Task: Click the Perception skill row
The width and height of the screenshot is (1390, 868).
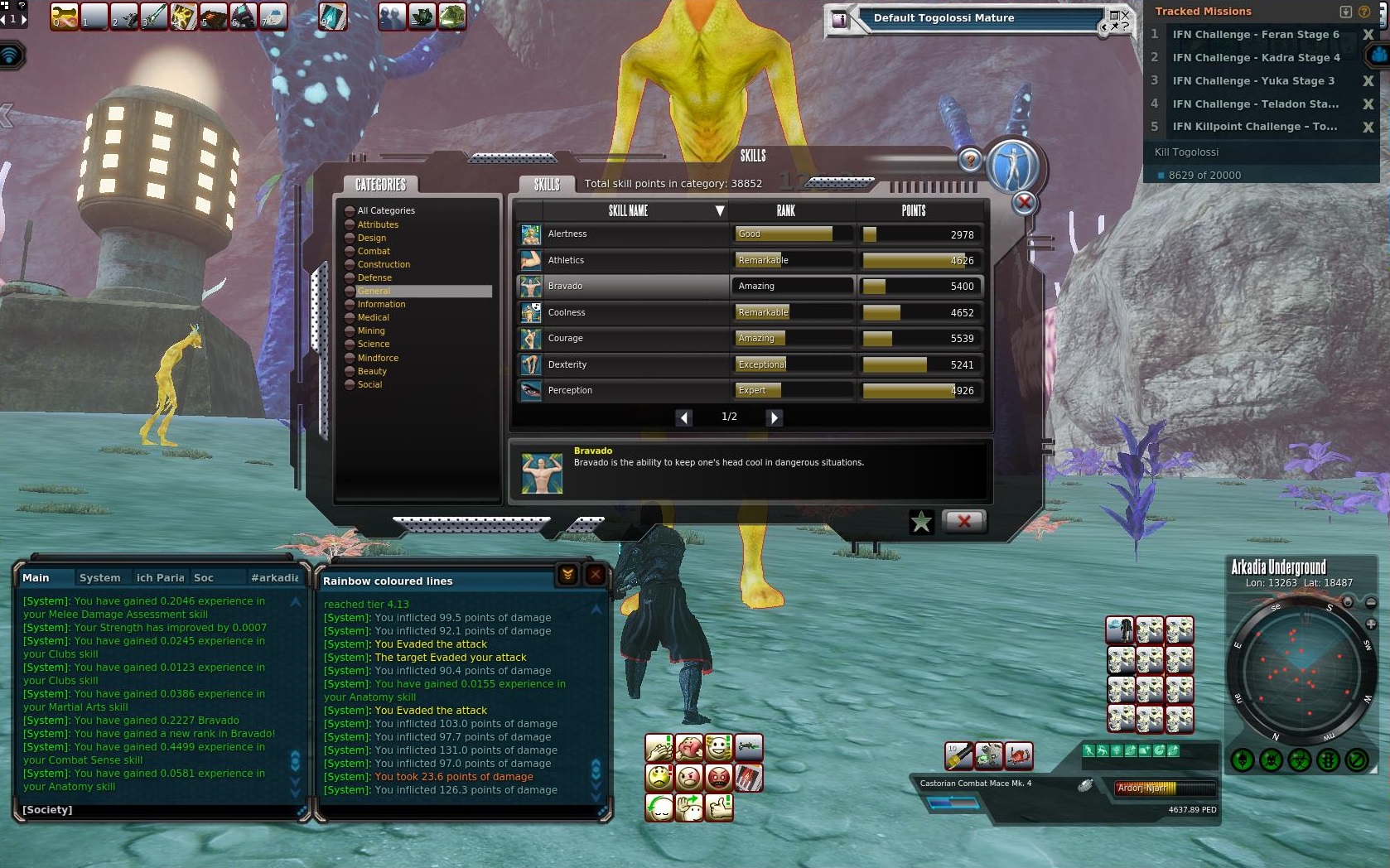Action: pyautogui.click(x=621, y=390)
